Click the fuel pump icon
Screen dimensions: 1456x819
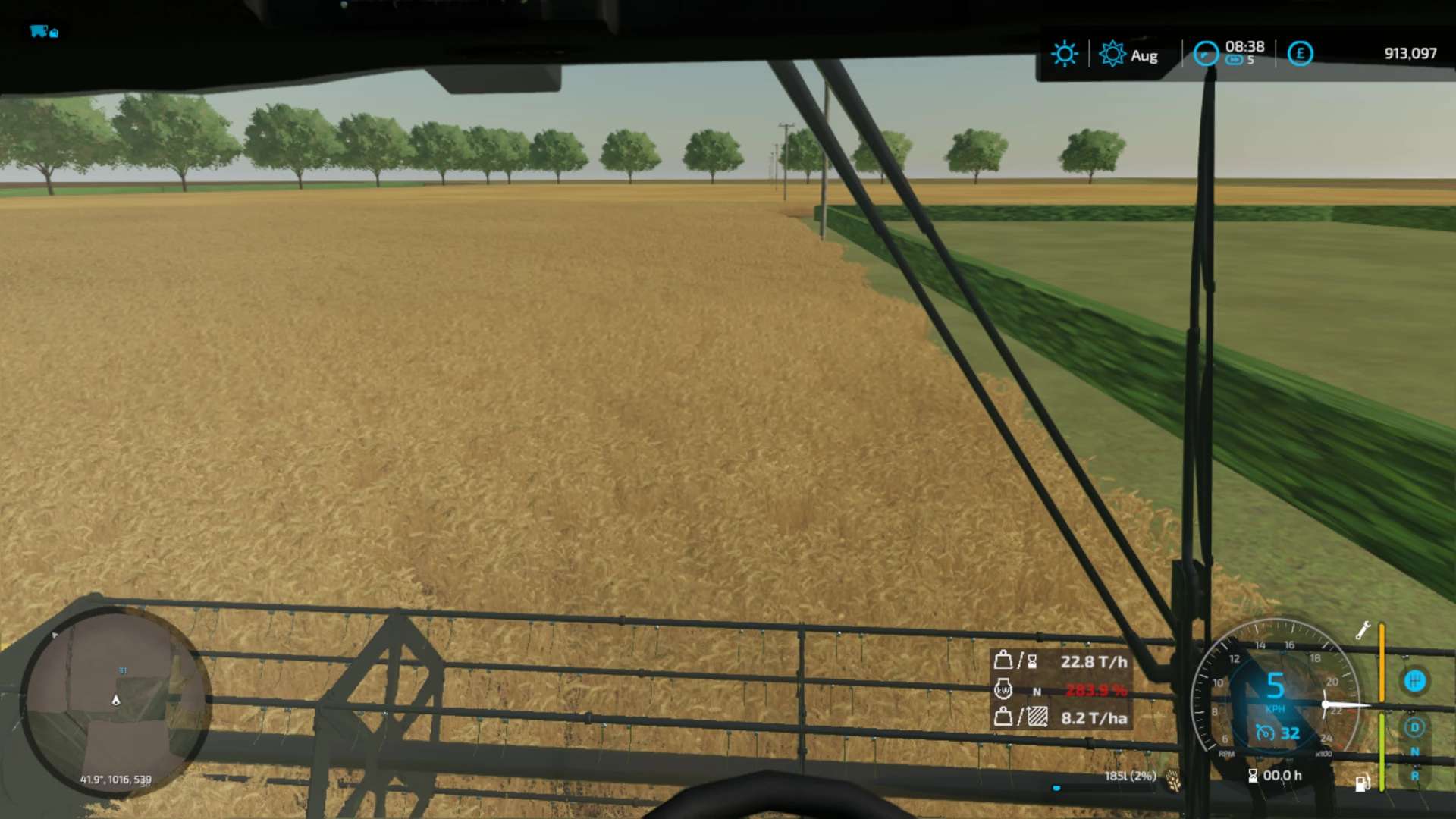click(1362, 783)
